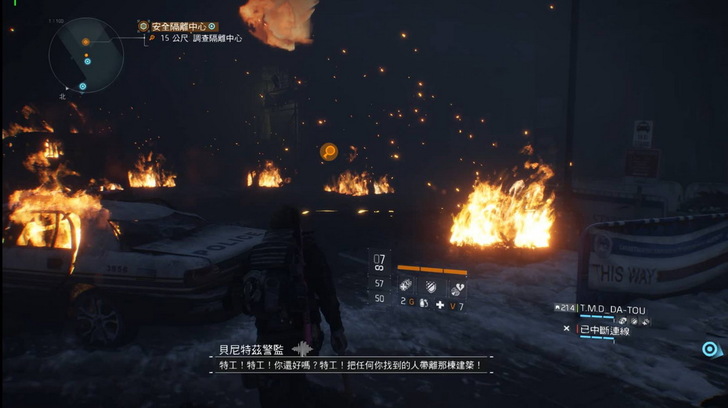Activate the left skill icon
Viewport: 728px width, 408px height.
pyautogui.click(x=406, y=284)
